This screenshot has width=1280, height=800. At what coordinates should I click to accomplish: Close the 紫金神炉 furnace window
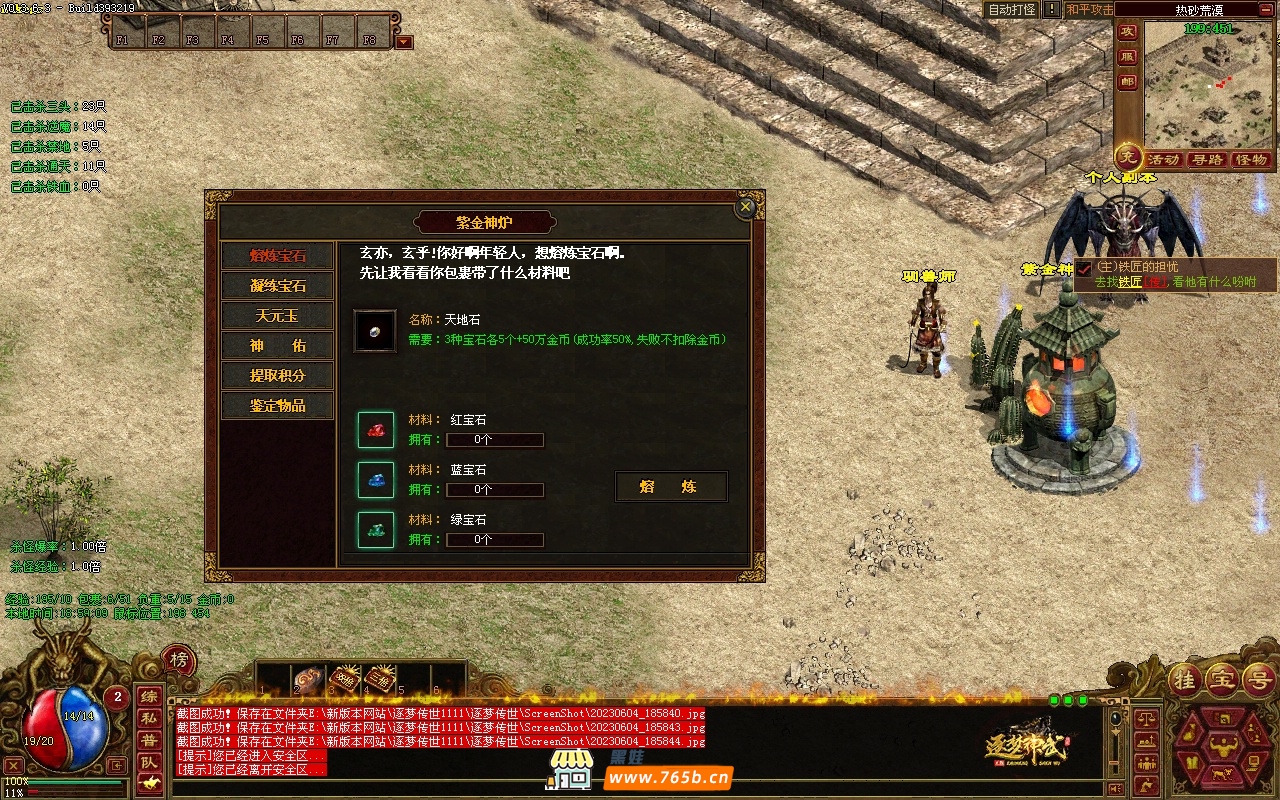745,207
